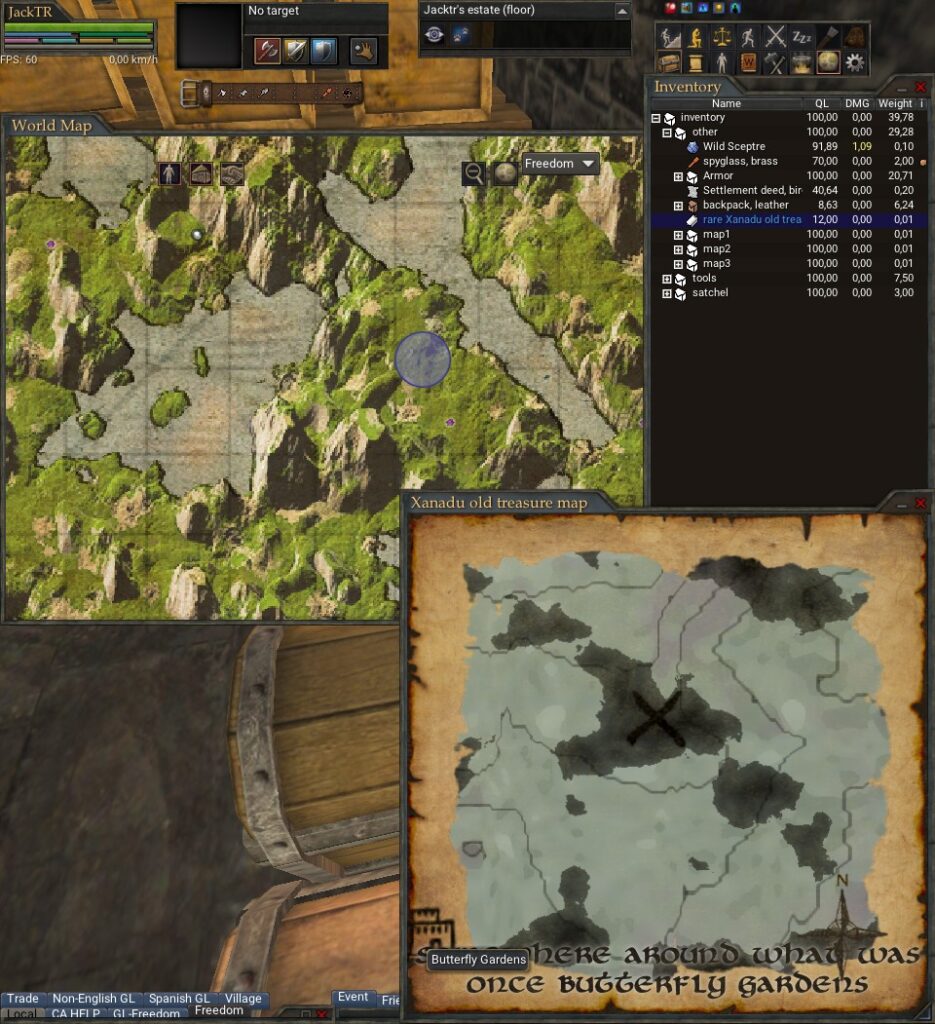Viewport: 935px width, 1024px height.
Task: Select the Wild Sceptre in inventory
Action: pos(733,147)
